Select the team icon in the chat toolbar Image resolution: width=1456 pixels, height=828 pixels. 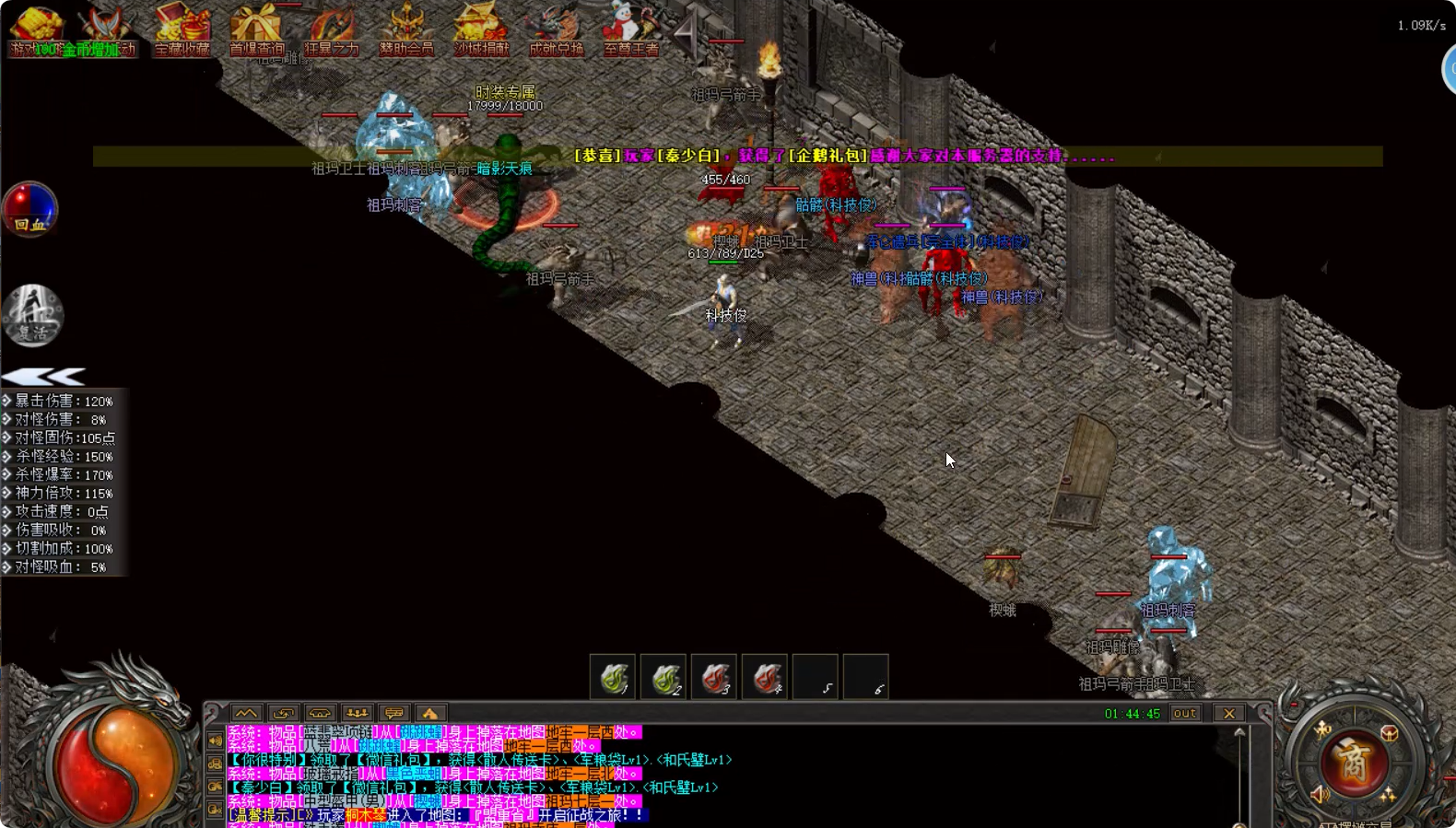click(358, 712)
